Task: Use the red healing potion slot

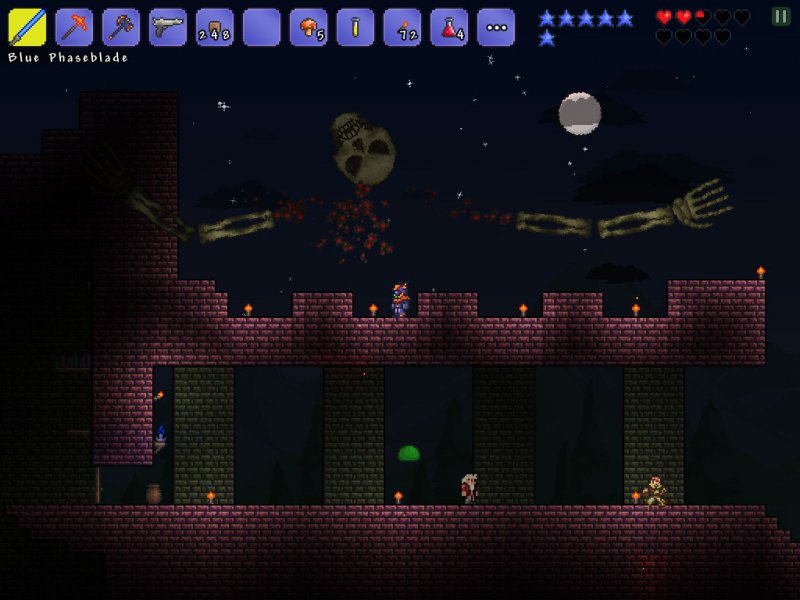Action: [449, 27]
